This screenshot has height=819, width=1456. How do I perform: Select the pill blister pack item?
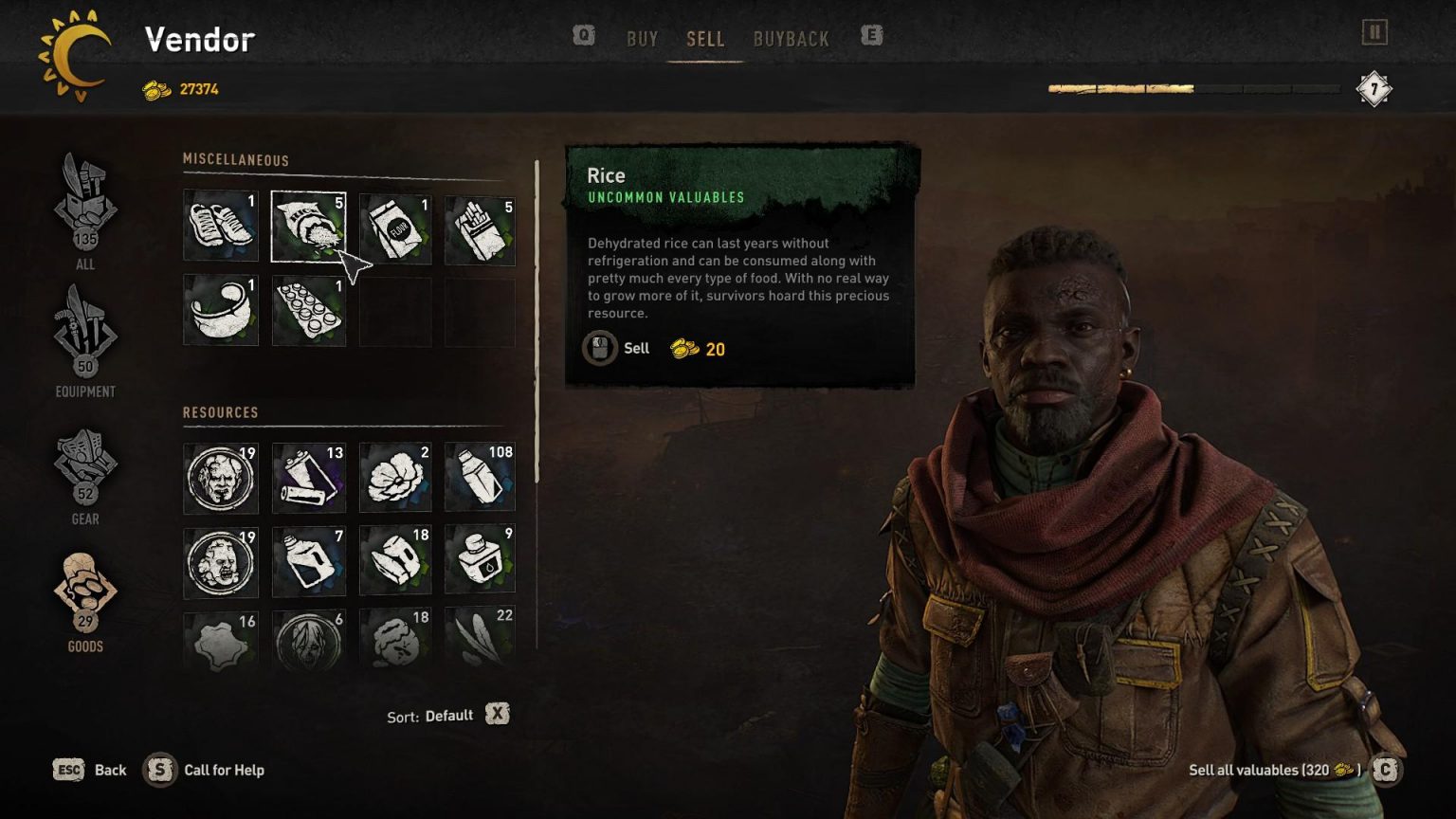[308, 310]
